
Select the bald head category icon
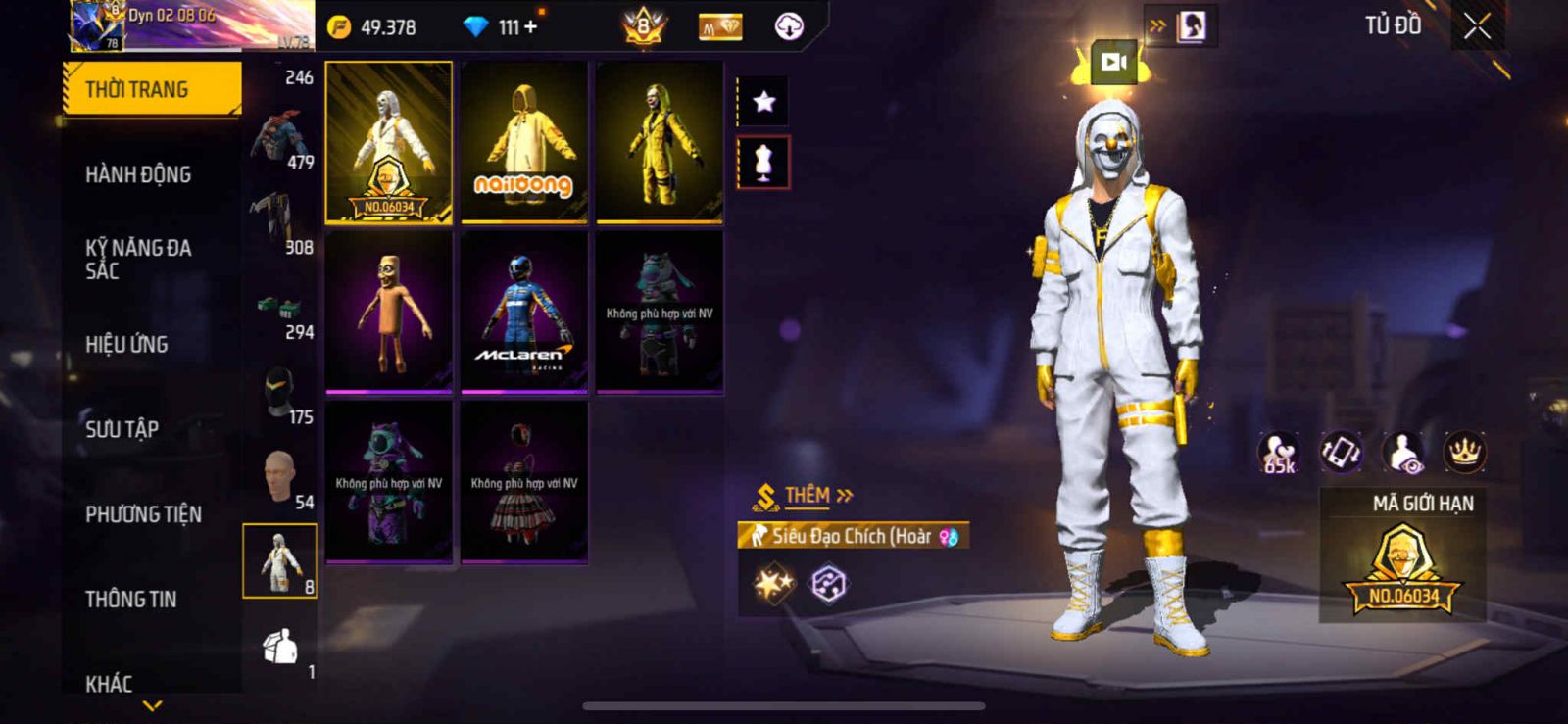pyautogui.click(x=279, y=477)
